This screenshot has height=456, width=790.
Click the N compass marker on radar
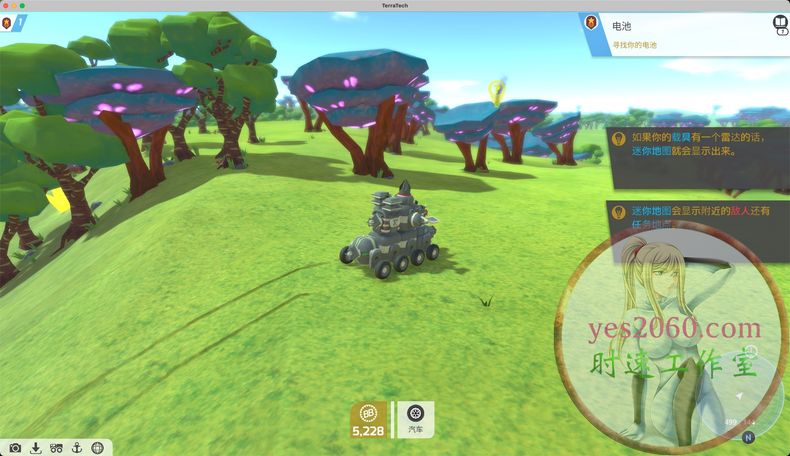(748, 437)
